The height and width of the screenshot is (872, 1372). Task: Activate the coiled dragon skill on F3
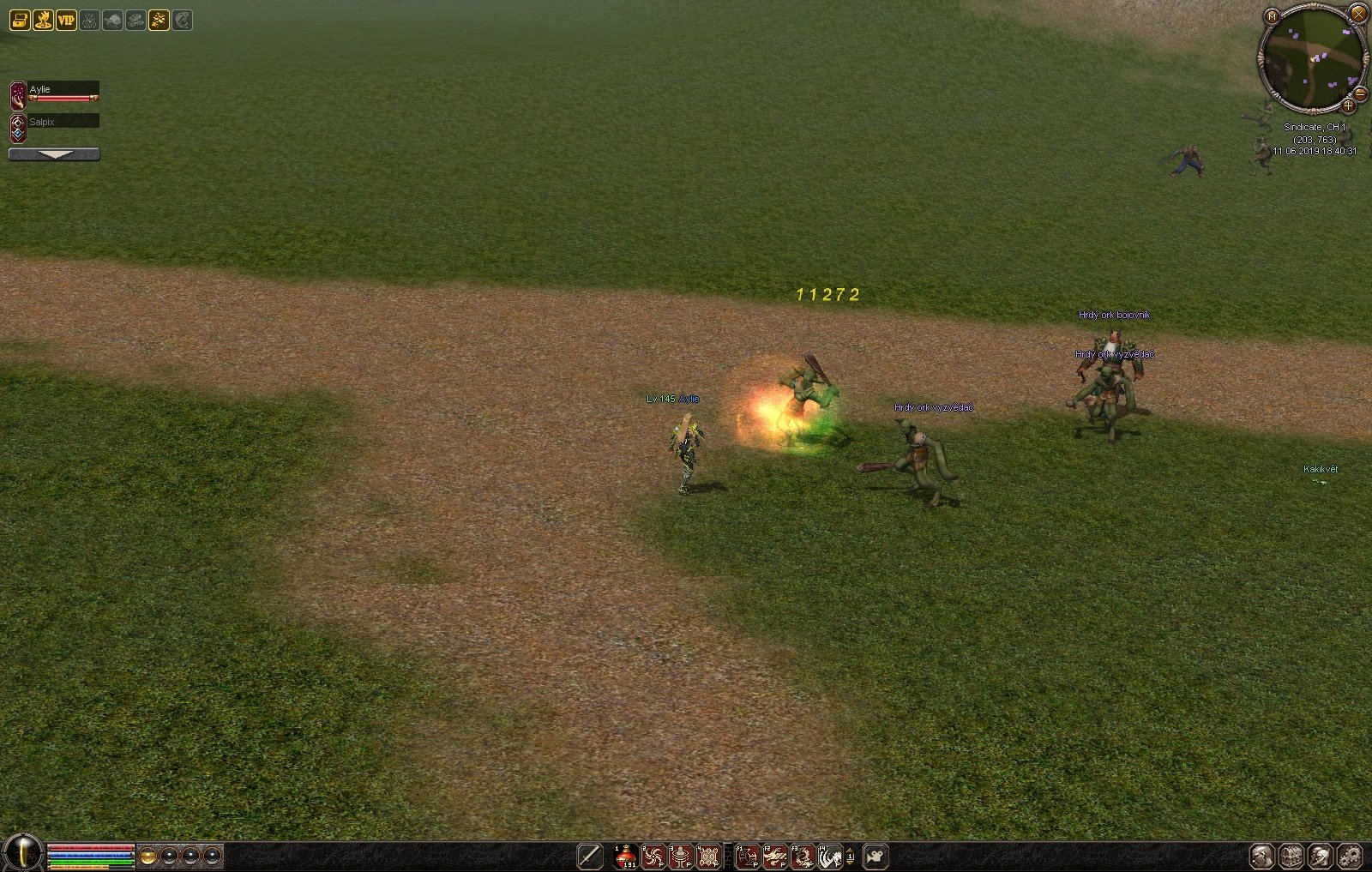click(803, 856)
